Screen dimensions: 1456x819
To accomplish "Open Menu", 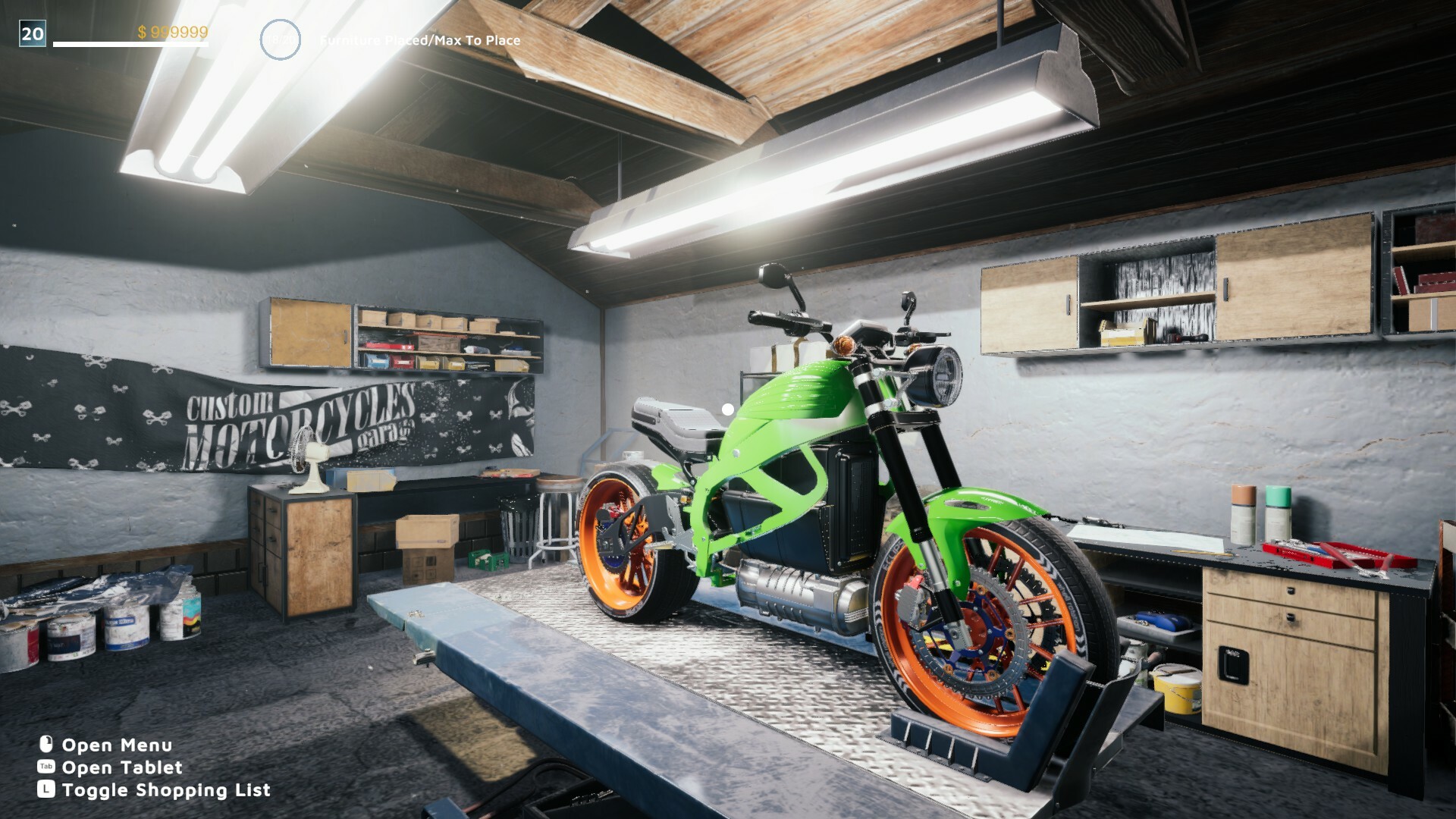I will click(118, 745).
